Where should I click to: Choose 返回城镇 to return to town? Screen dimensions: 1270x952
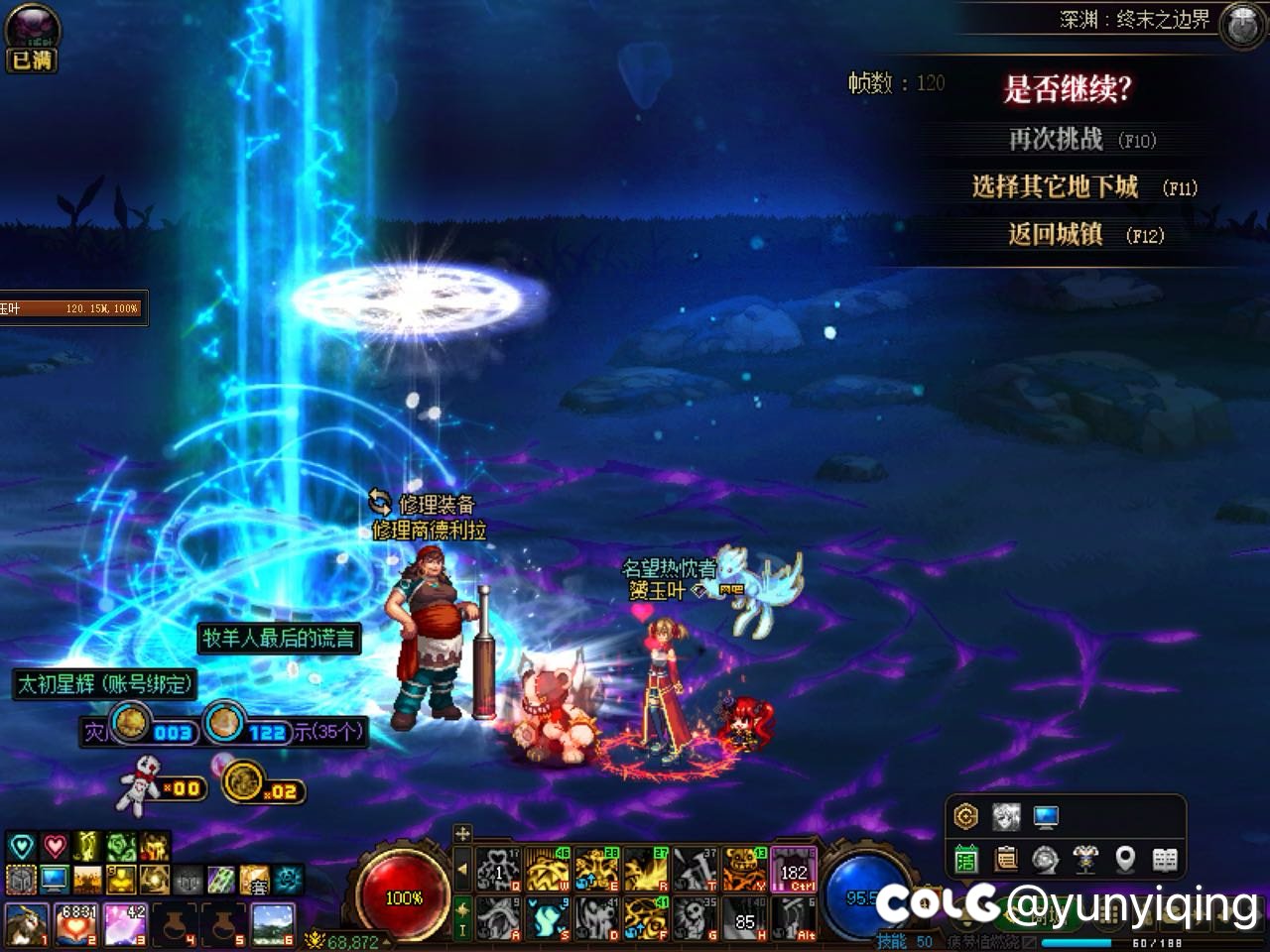click(1056, 235)
